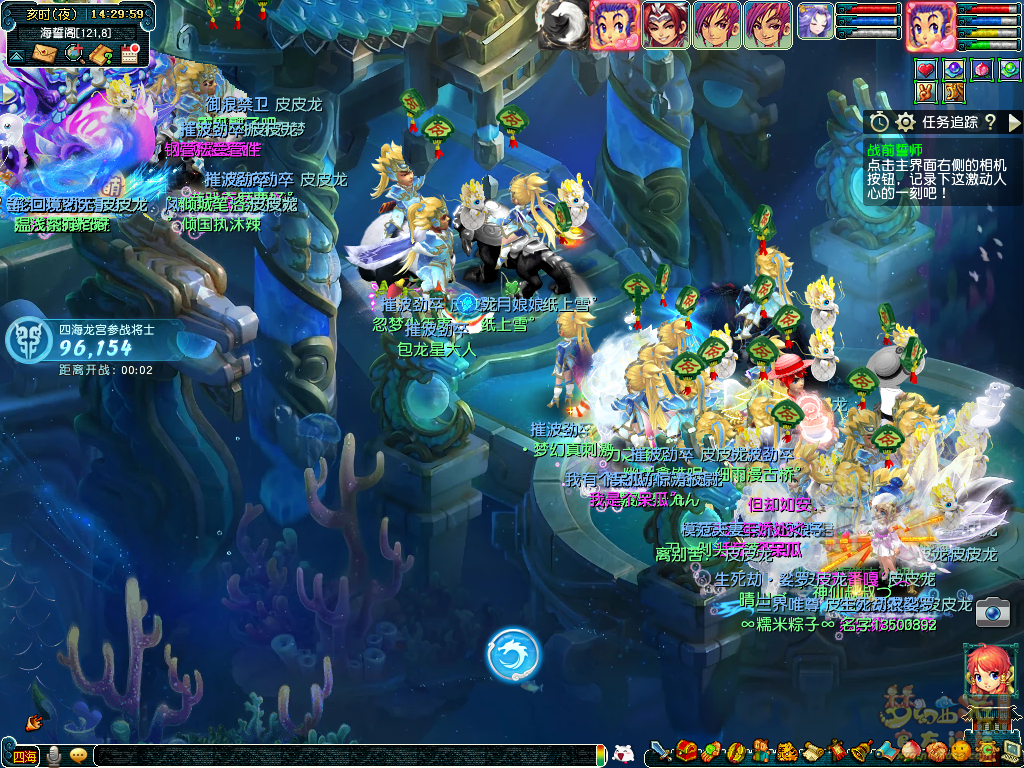Open the calendar activity icon
Screen dimensions: 1024x768
129,54
